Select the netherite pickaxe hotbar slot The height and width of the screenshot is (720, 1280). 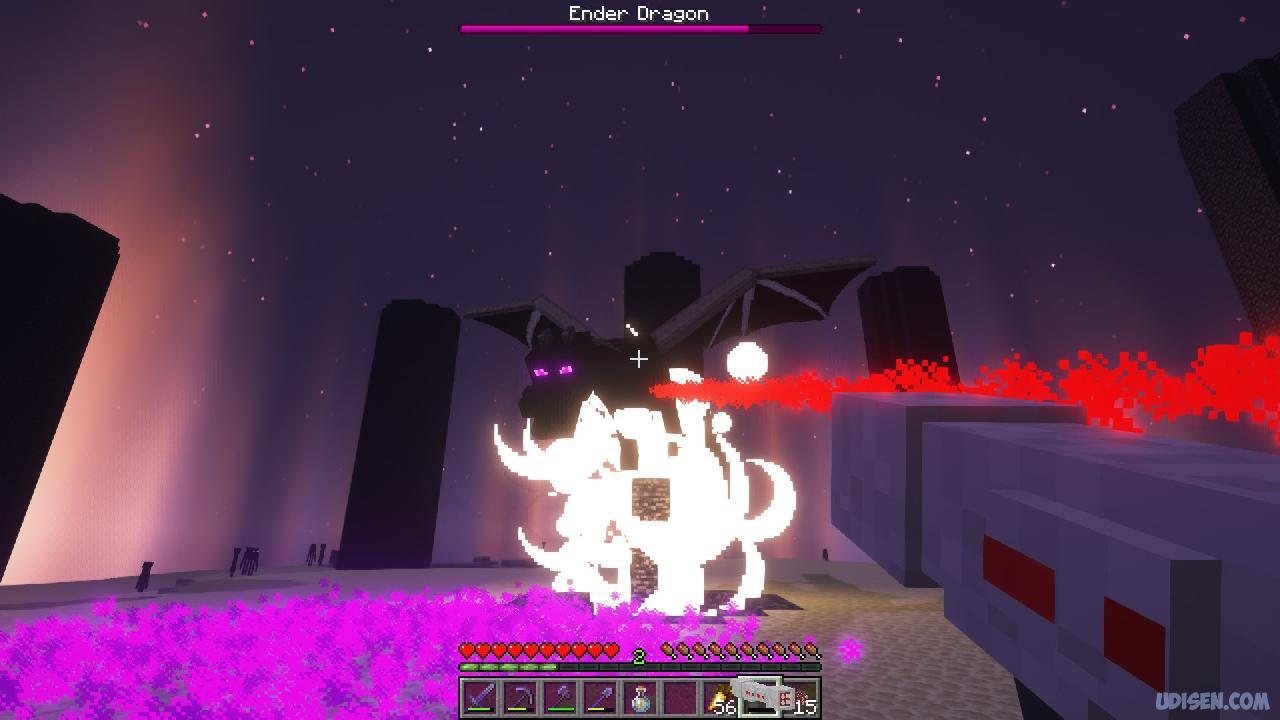tap(519, 697)
